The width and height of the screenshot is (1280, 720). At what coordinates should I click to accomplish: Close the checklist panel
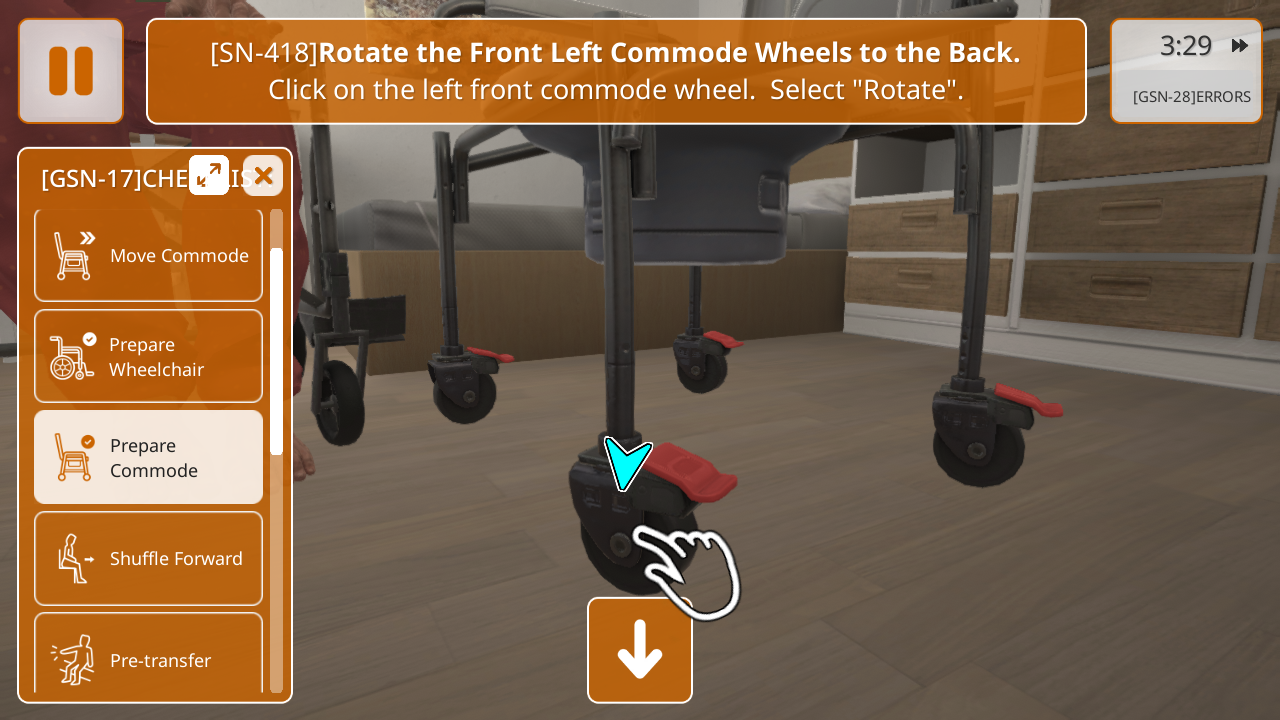click(x=263, y=176)
